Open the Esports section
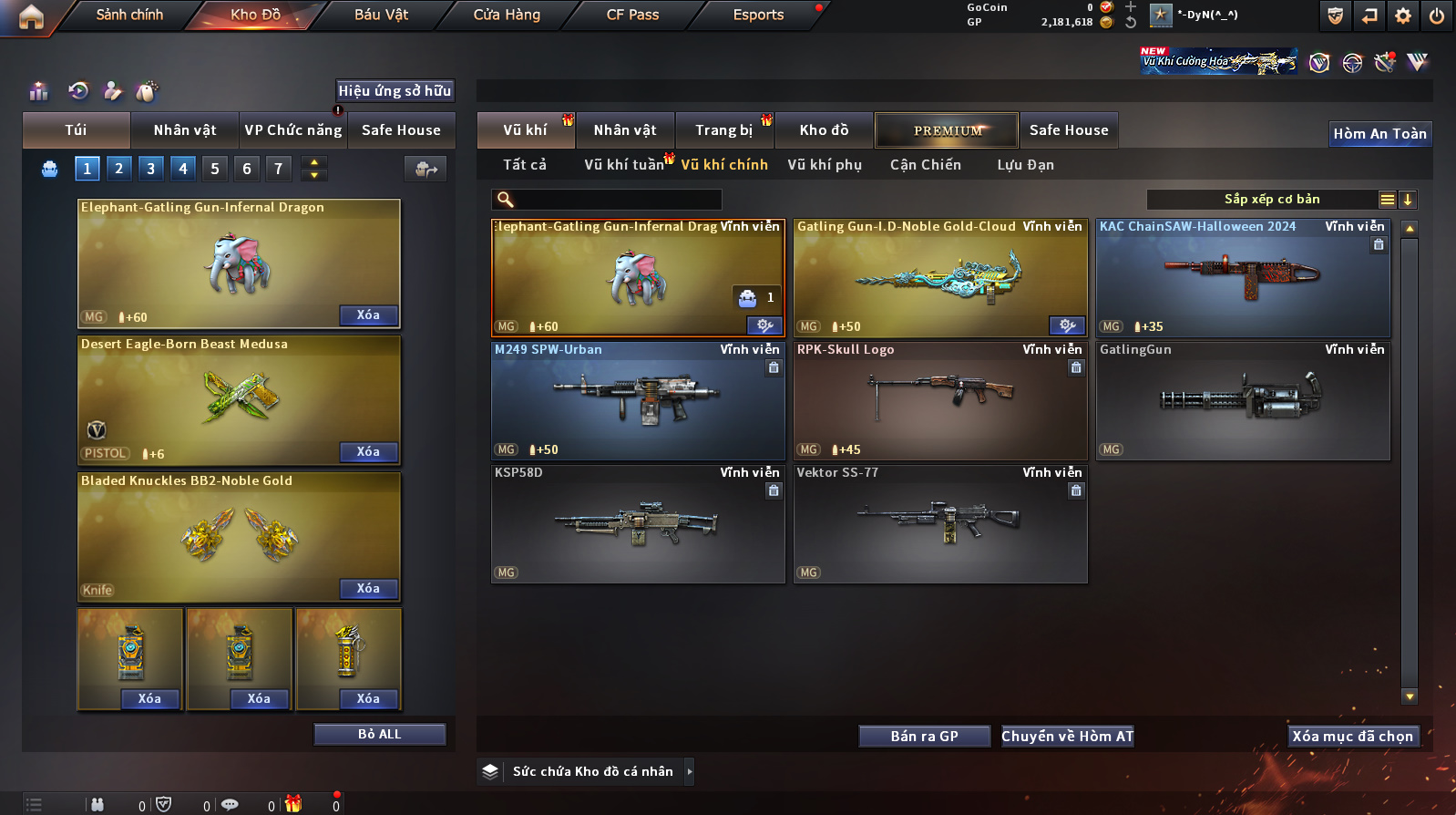Image resolution: width=1456 pixels, height=815 pixels. pyautogui.click(x=758, y=15)
